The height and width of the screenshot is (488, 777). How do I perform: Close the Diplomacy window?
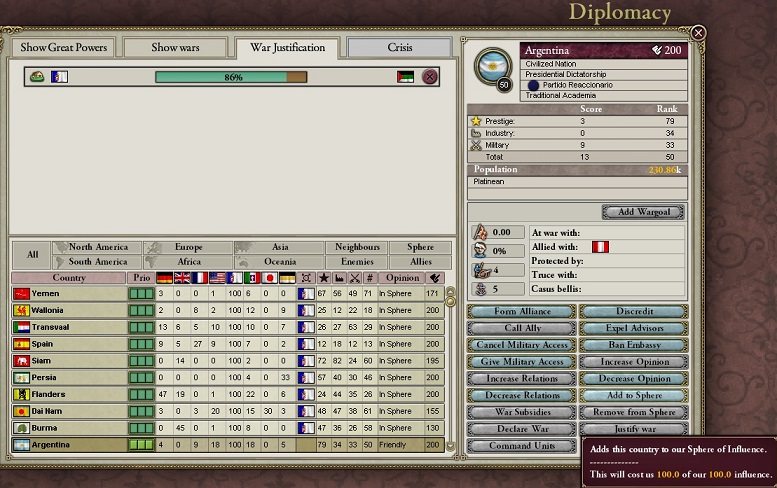tap(698, 33)
